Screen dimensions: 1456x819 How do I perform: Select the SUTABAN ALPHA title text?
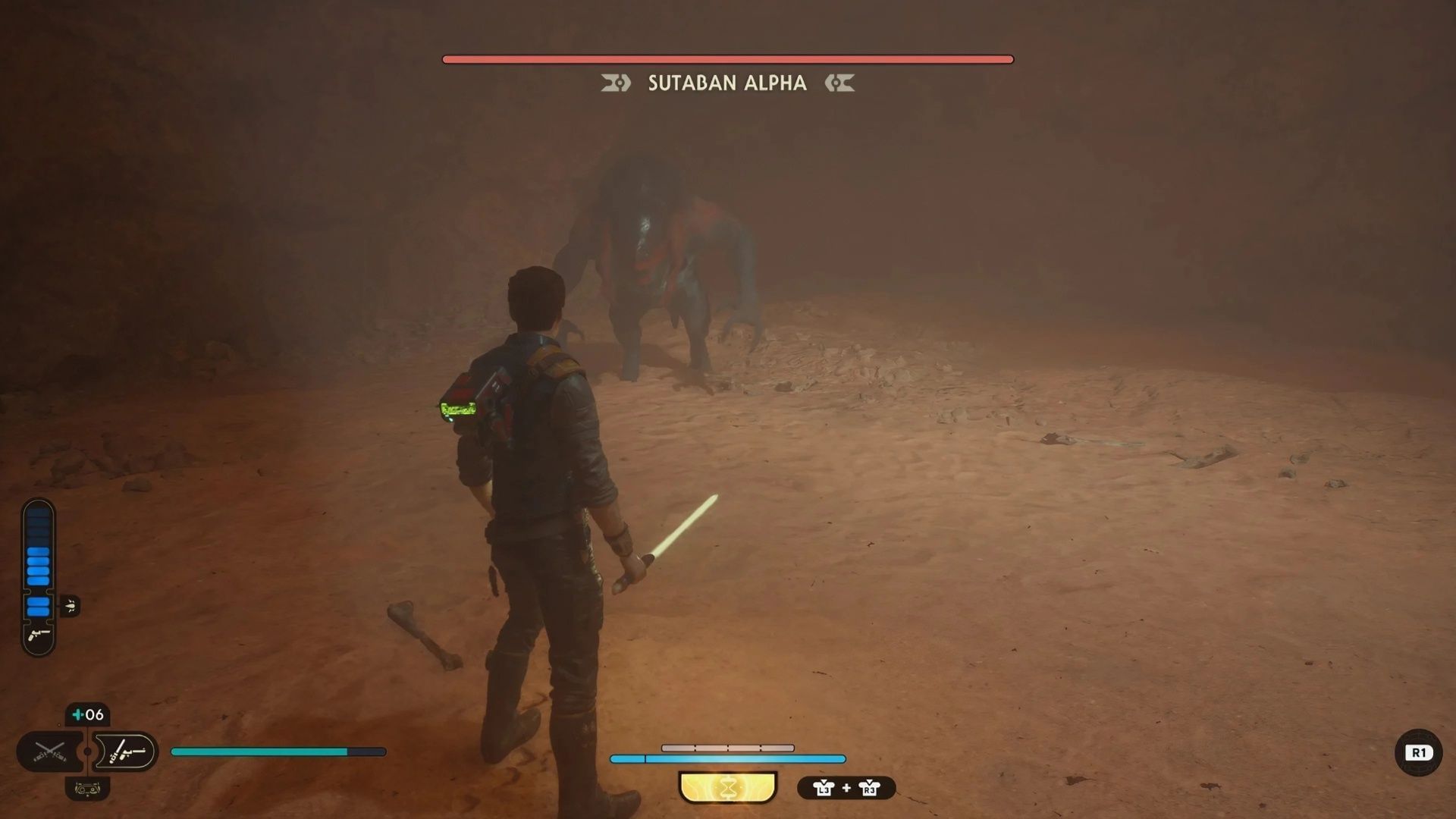(728, 83)
